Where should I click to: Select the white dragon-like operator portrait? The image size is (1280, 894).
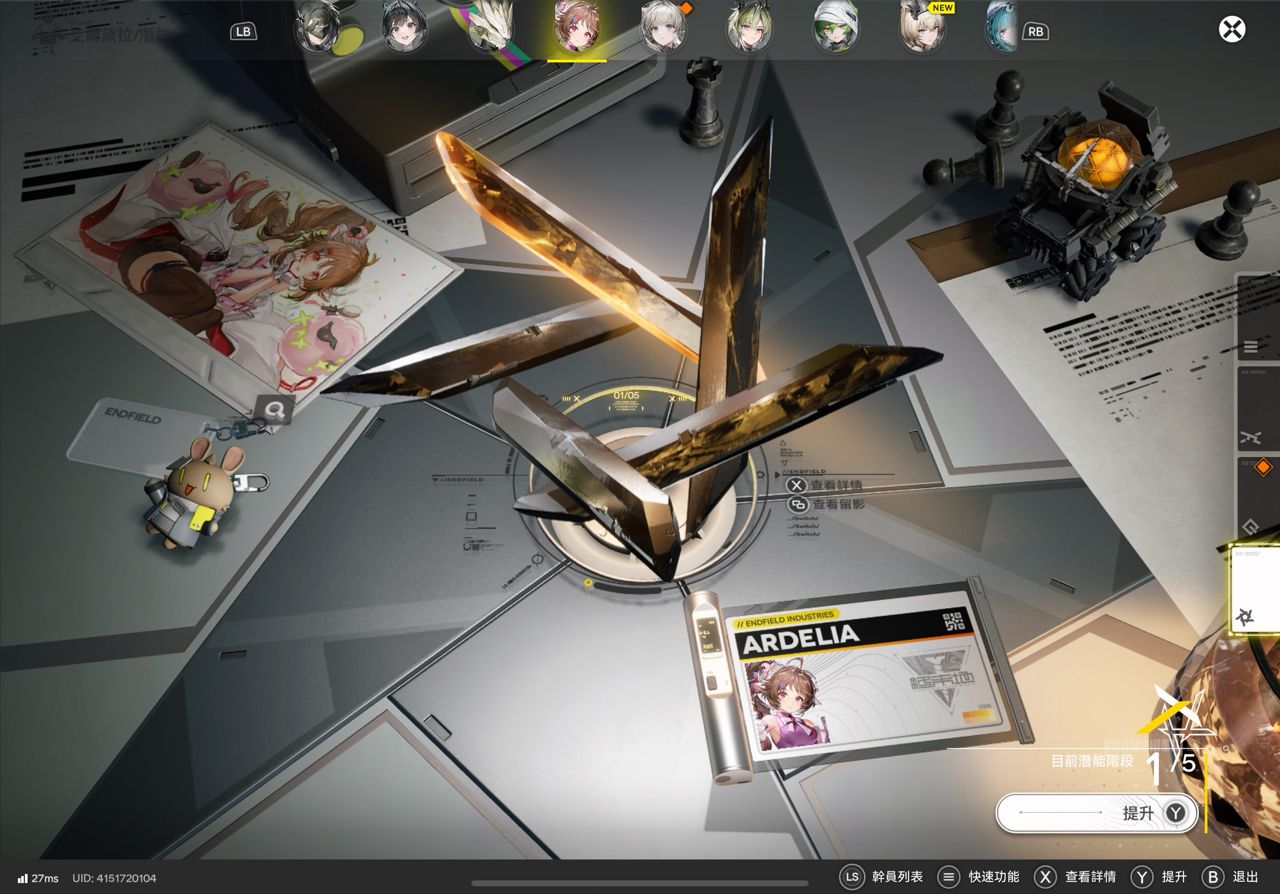point(491,27)
